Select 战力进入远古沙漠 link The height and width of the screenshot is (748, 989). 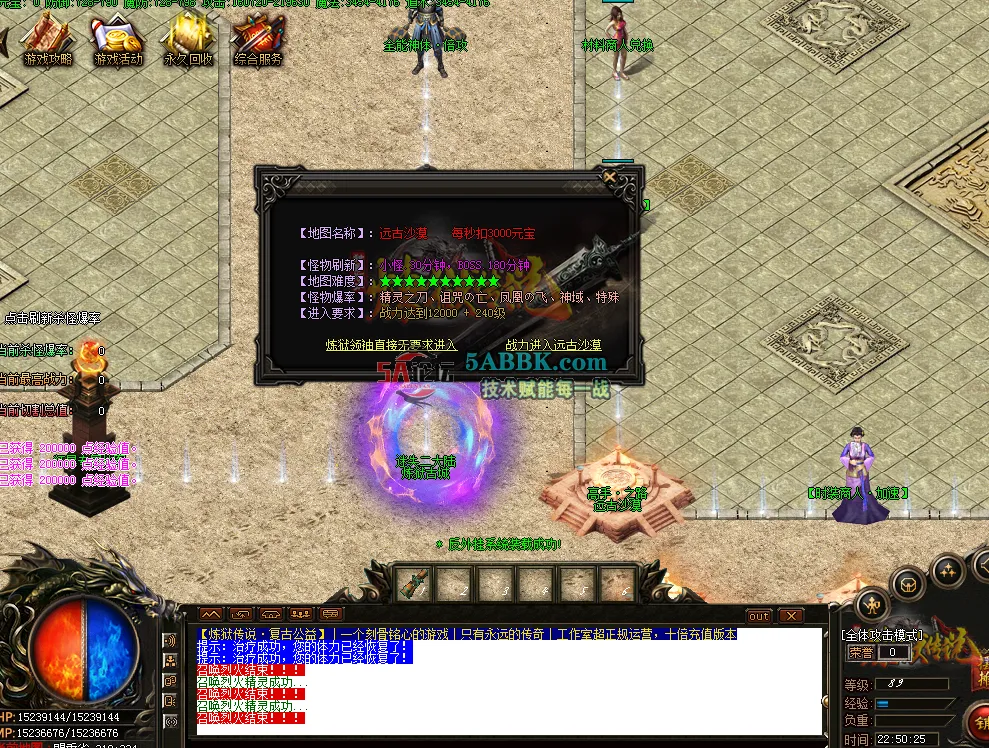553,345
